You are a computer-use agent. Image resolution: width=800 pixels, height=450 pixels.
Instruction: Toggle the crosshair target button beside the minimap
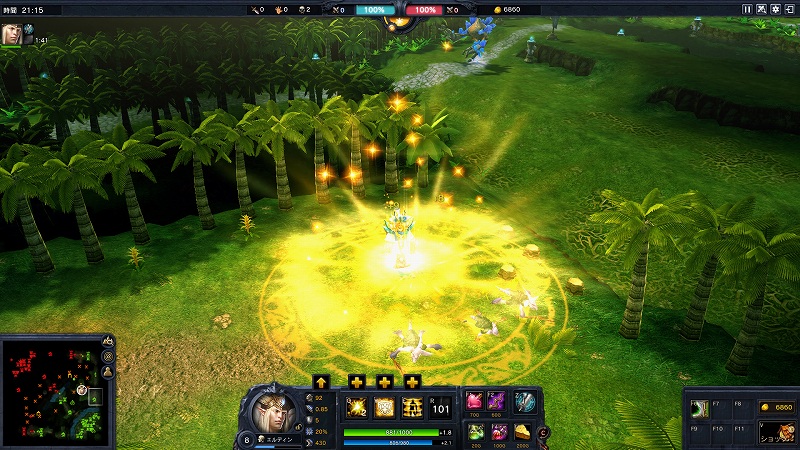click(108, 357)
